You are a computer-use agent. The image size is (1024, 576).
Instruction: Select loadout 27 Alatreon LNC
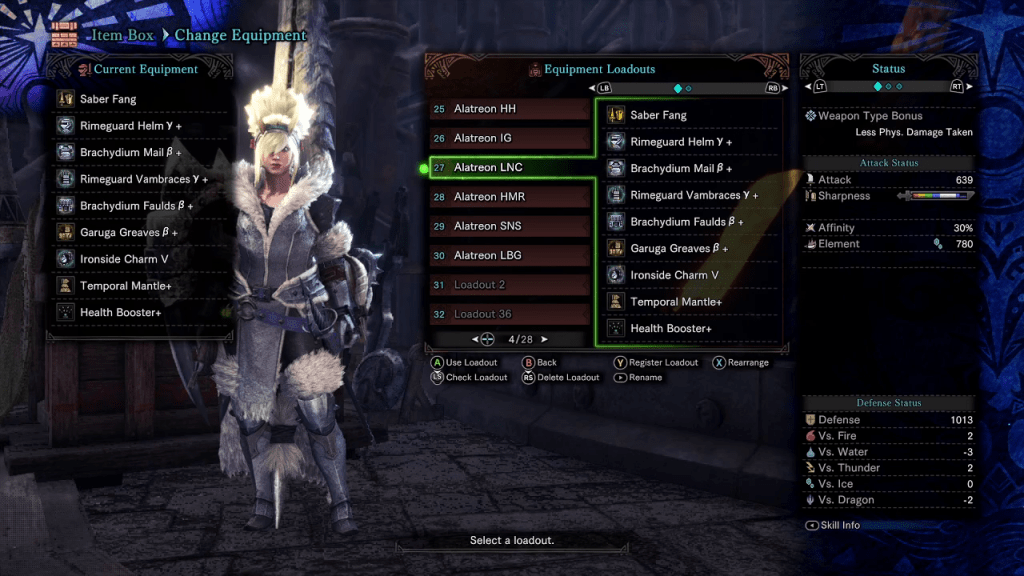click(510, 167)
